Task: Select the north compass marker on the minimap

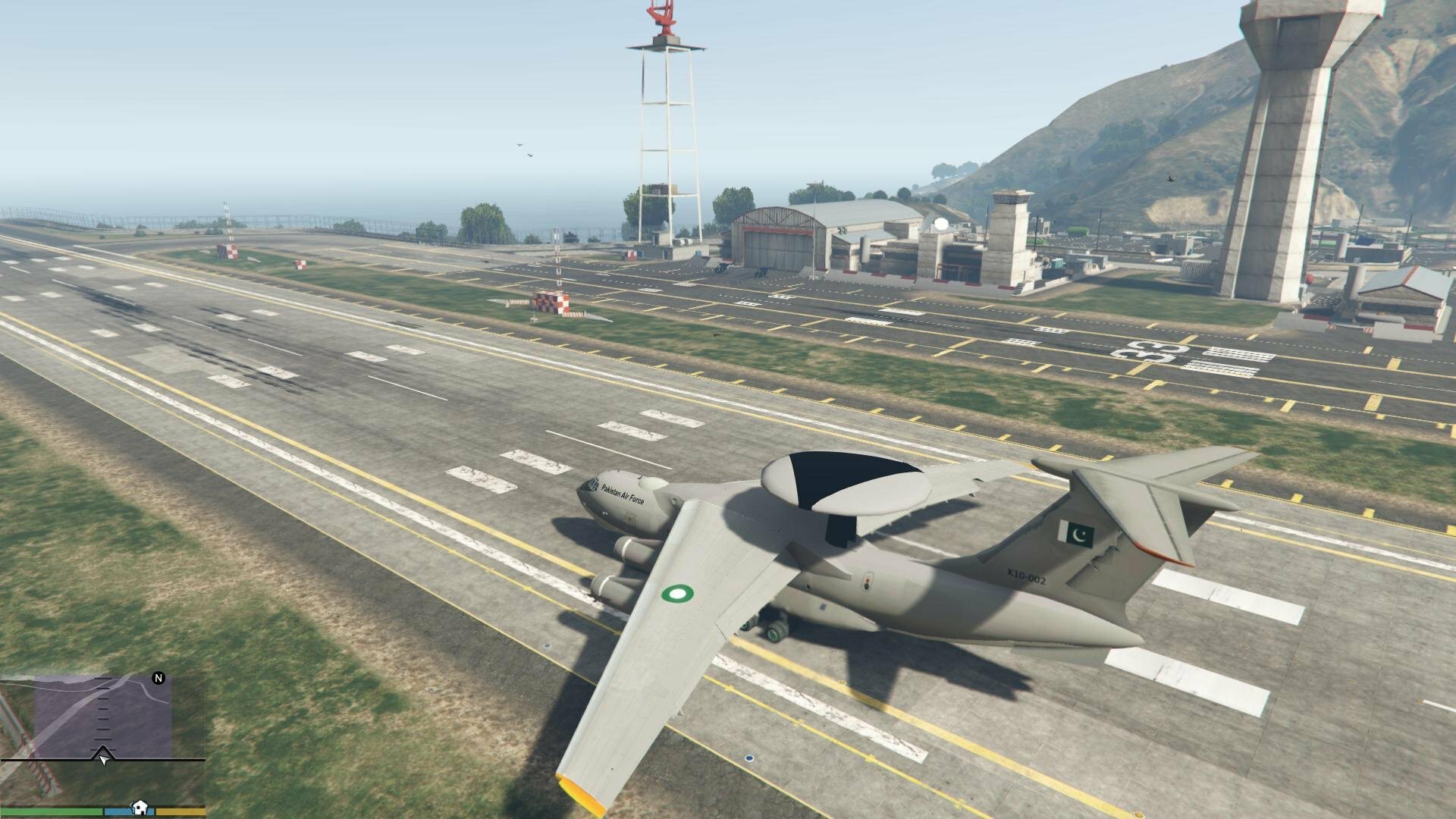Action: click(x=158, y=678)
